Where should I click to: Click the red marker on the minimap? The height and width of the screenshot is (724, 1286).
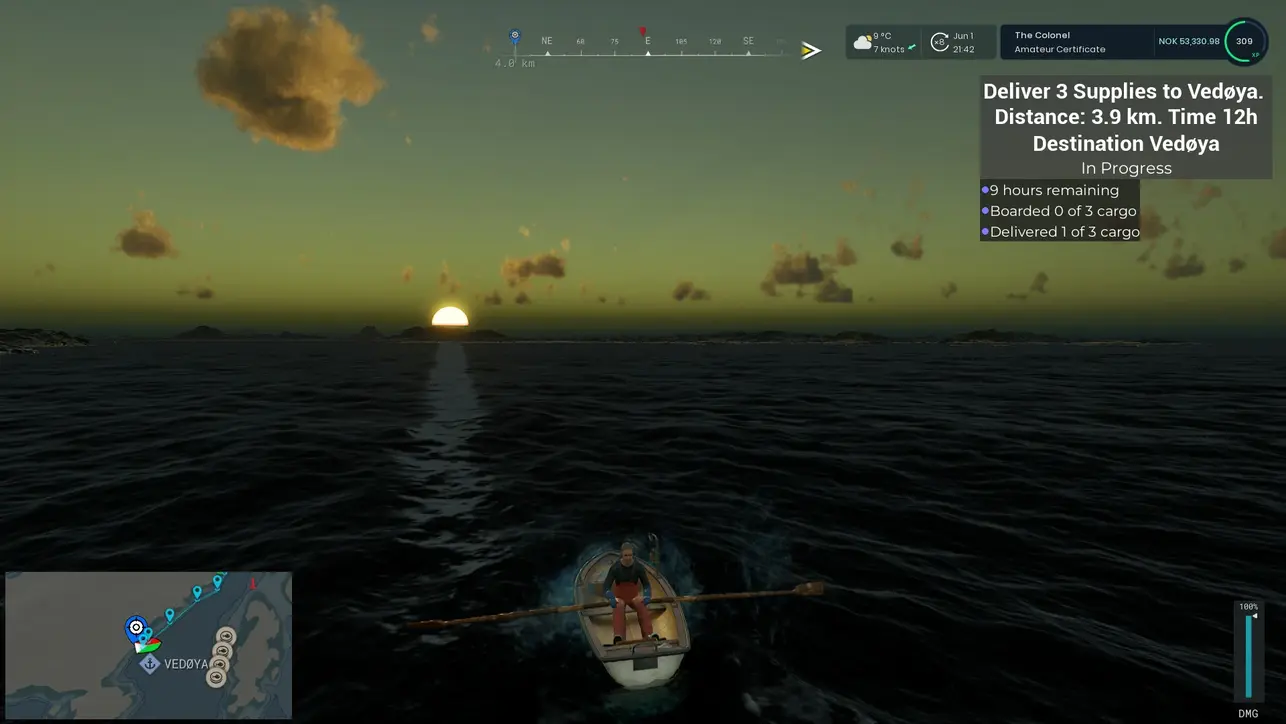[252, 582]
